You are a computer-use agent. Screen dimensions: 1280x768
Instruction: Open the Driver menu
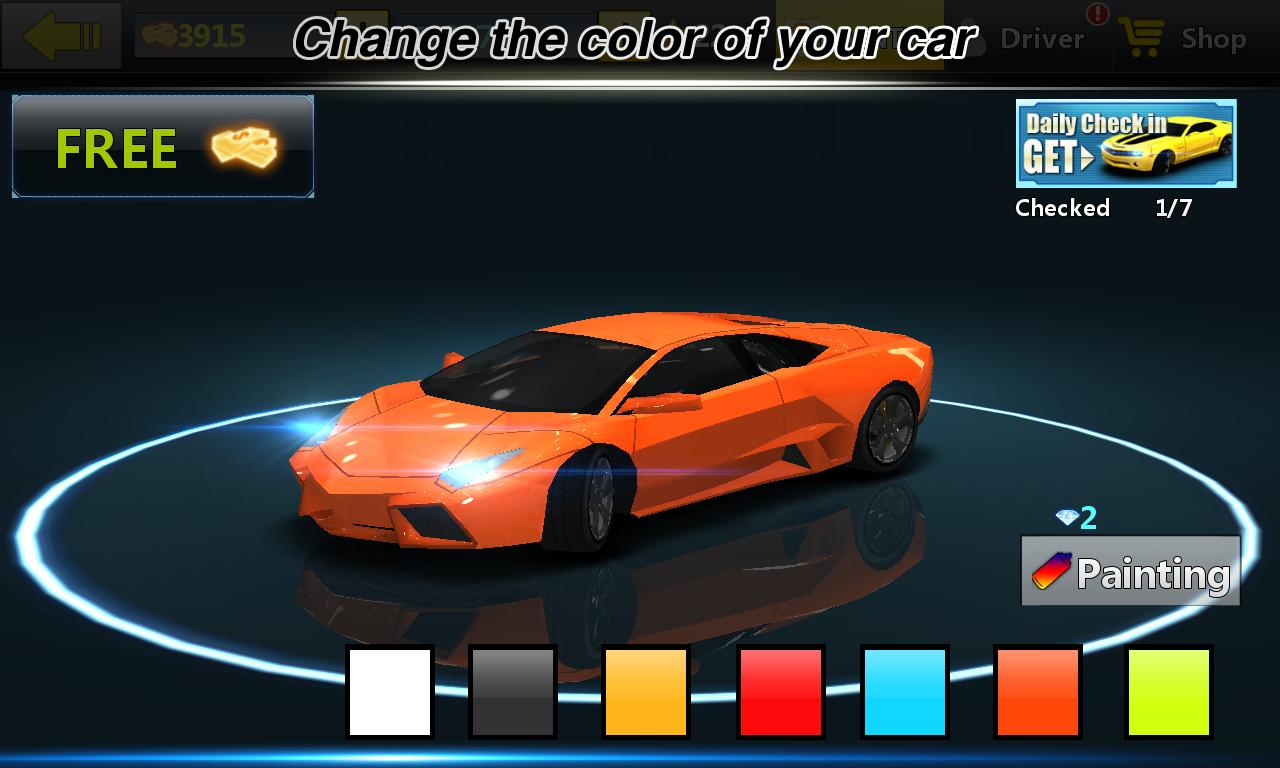(1040, 40)
